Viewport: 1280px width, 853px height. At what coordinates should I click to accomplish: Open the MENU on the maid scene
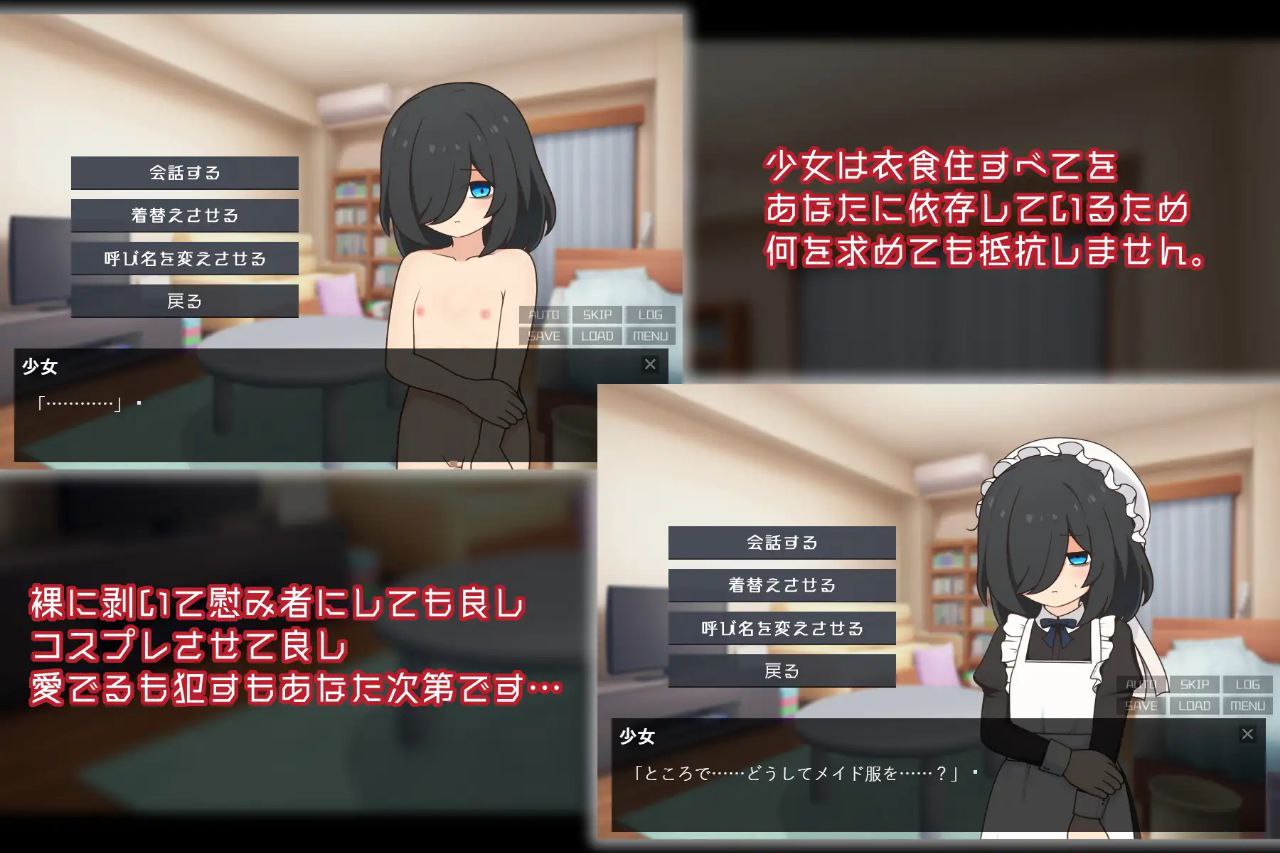click(x=1247, y=705)
